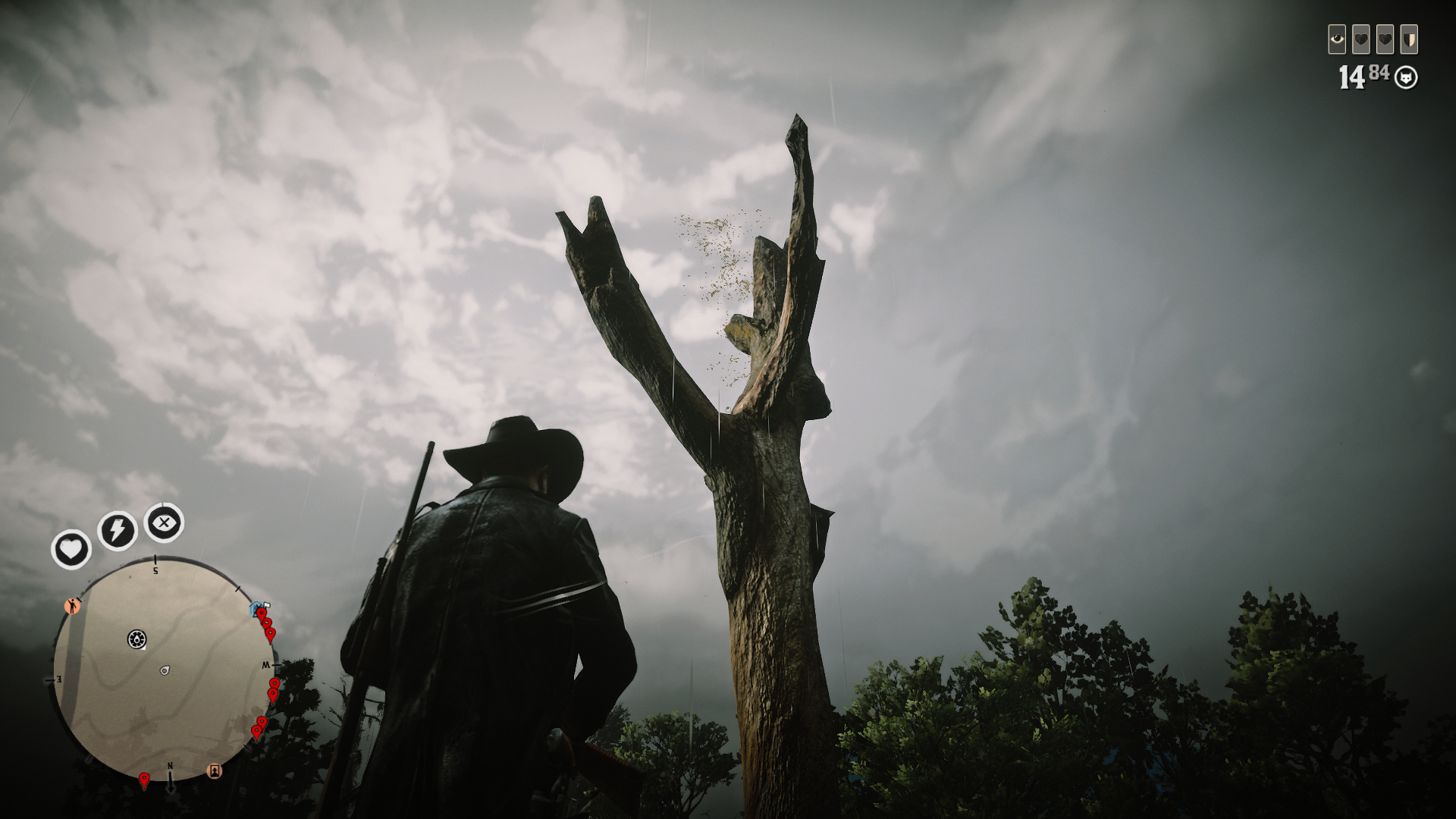Select the Dead Eye core card

click(x=1337, y=39)
